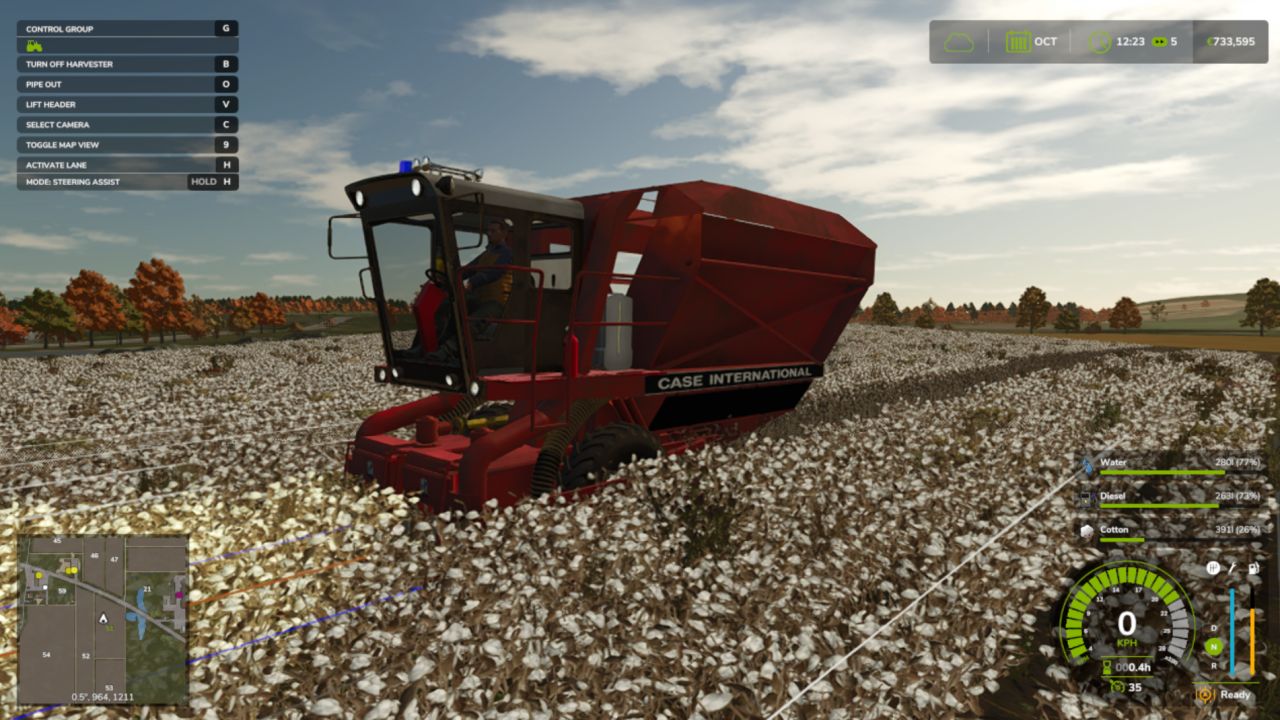Select the water drop icon in the HUD
Screen dimensions: 1280x720
(x=1086, y=465)
